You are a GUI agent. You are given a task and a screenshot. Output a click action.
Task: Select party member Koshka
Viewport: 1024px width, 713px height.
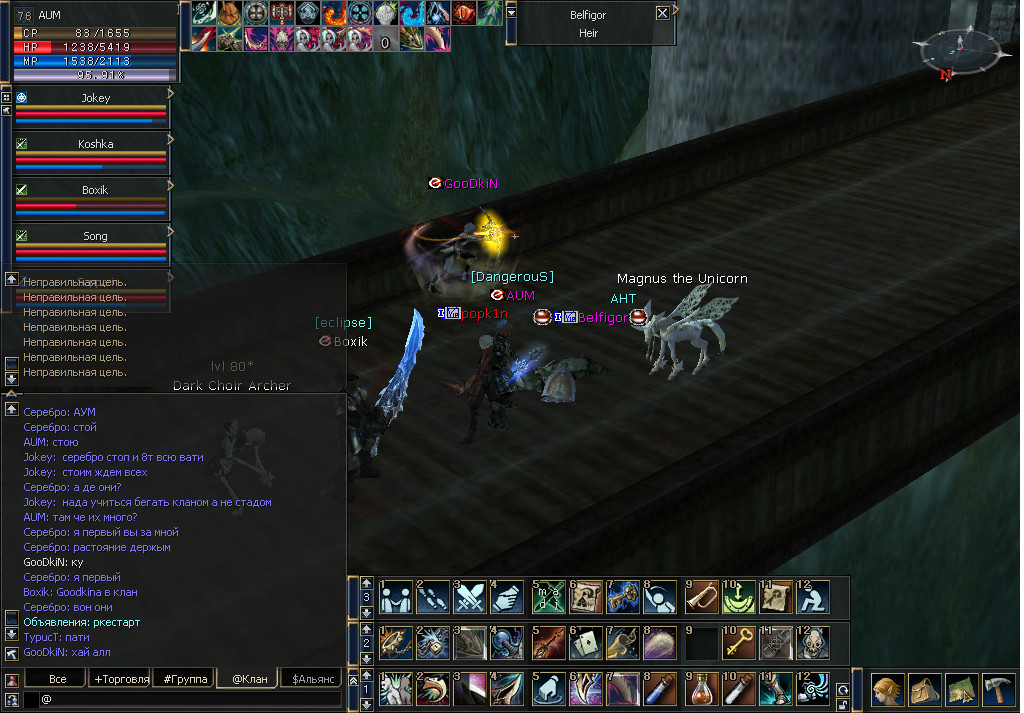[x=96, y=144]
